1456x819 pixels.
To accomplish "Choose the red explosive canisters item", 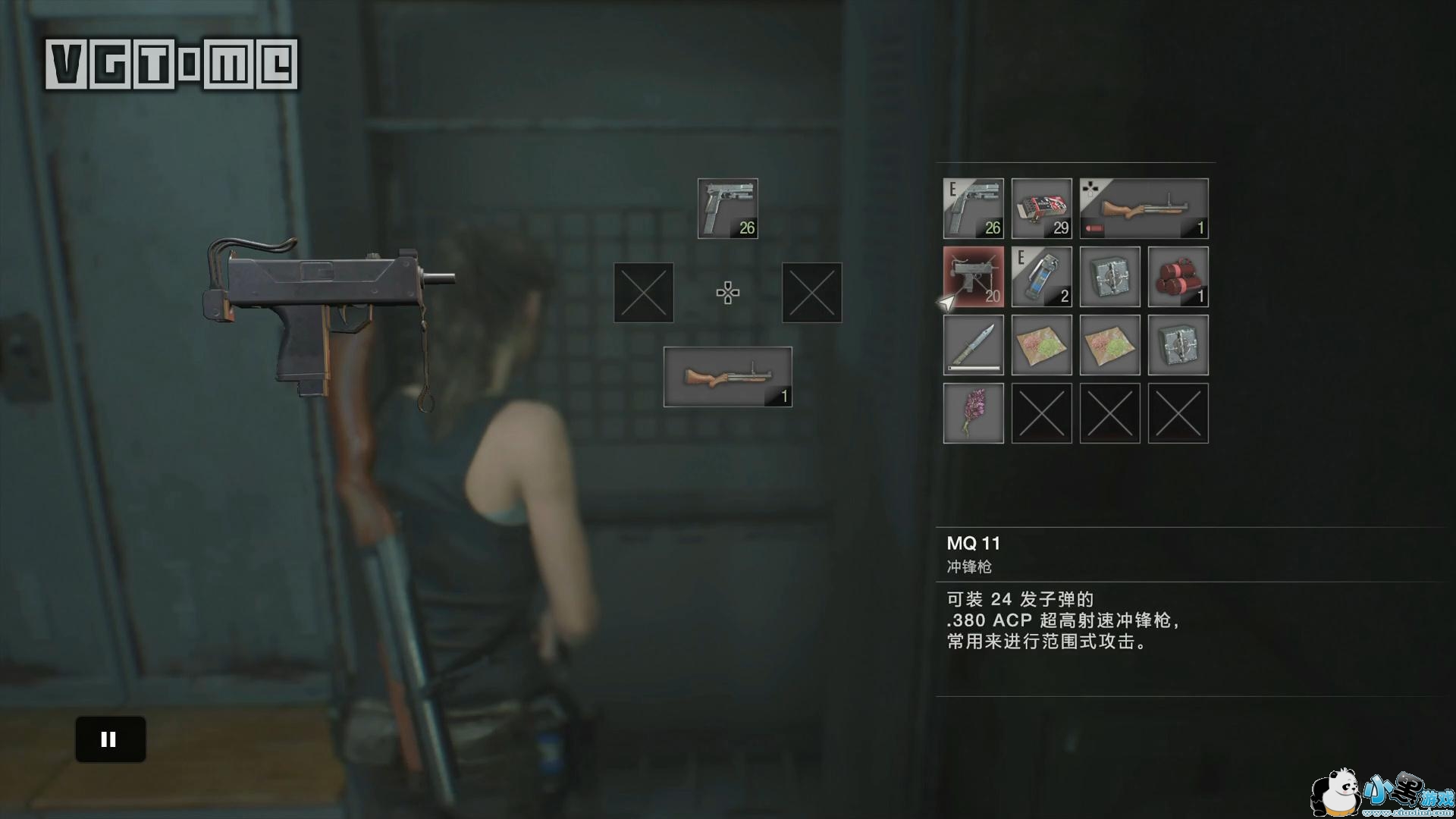I will click(1178, 277).
